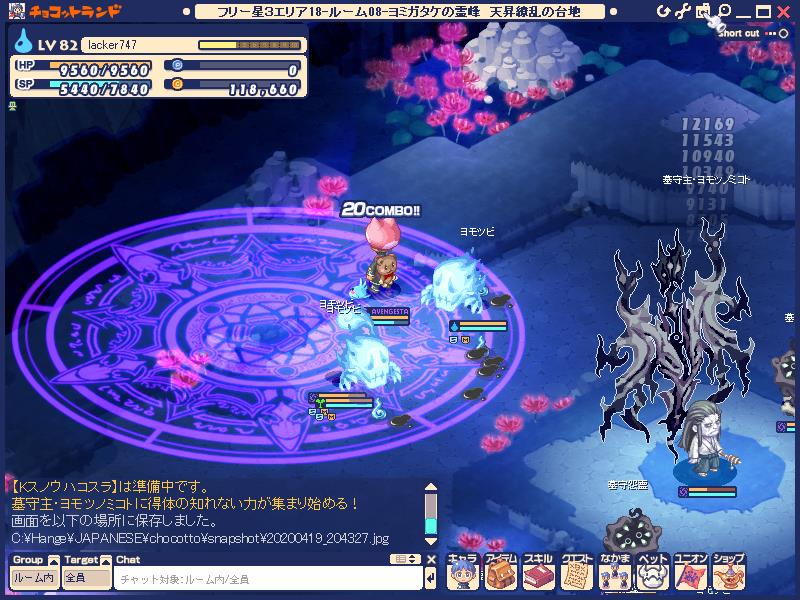Open the Target chat dropdown
Screen dimensions: 800x600
[86, 578]
